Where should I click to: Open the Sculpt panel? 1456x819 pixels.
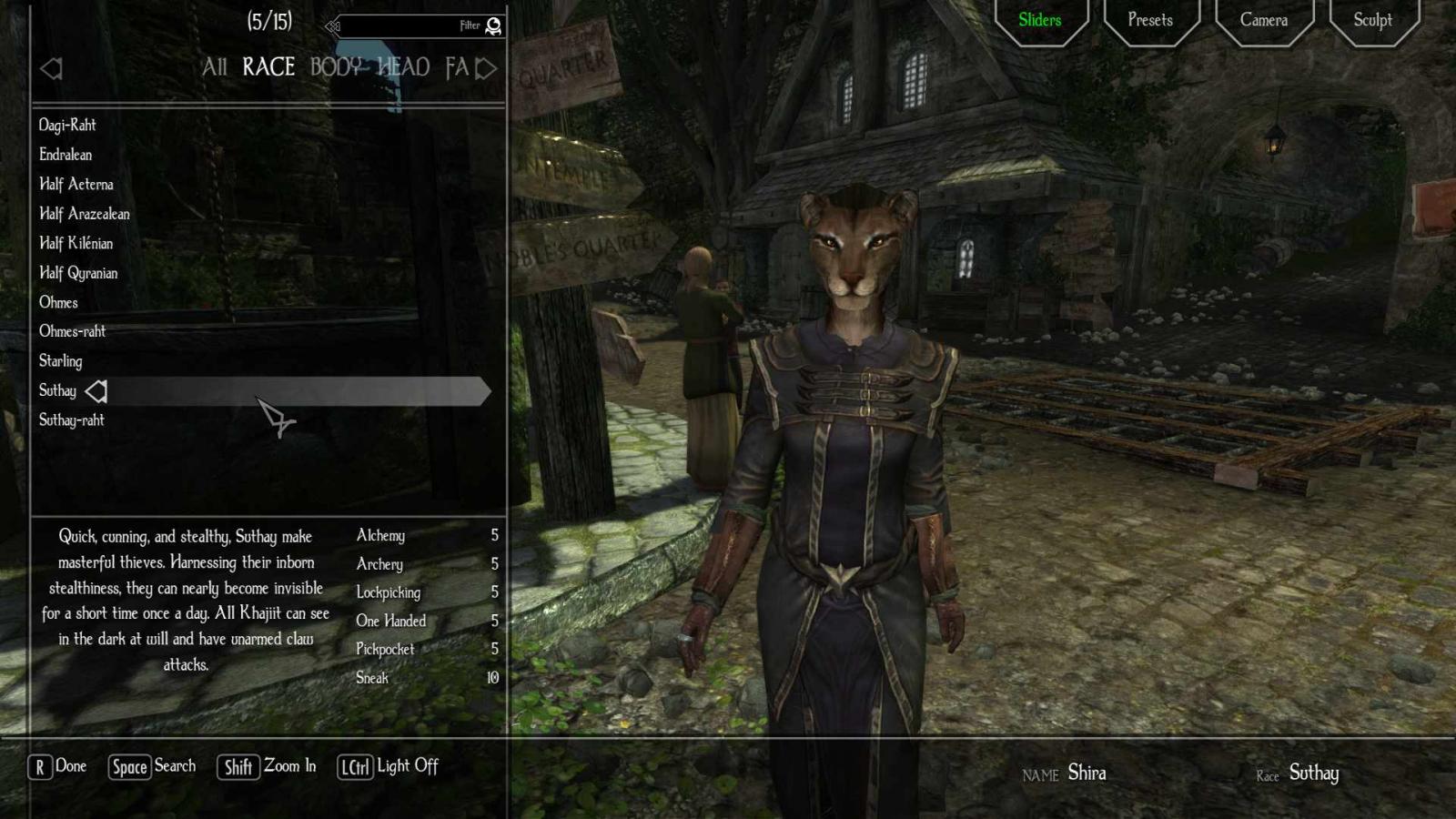click(x=1372, y=19)
